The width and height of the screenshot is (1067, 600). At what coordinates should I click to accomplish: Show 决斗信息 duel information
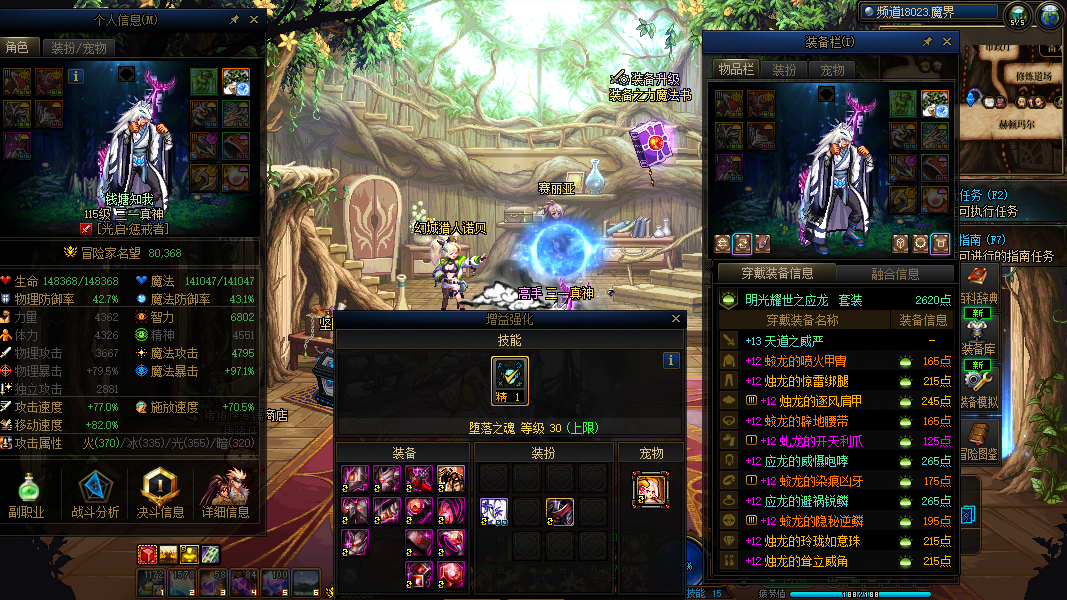tap(160, 496)
